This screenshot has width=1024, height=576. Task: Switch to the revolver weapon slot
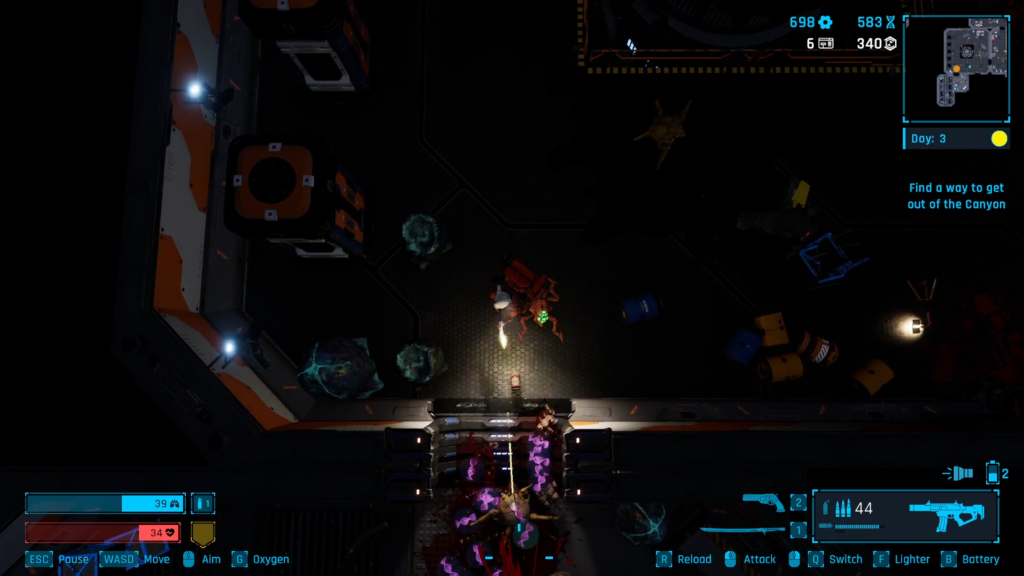pyautogui.click(x=765, y=502)
